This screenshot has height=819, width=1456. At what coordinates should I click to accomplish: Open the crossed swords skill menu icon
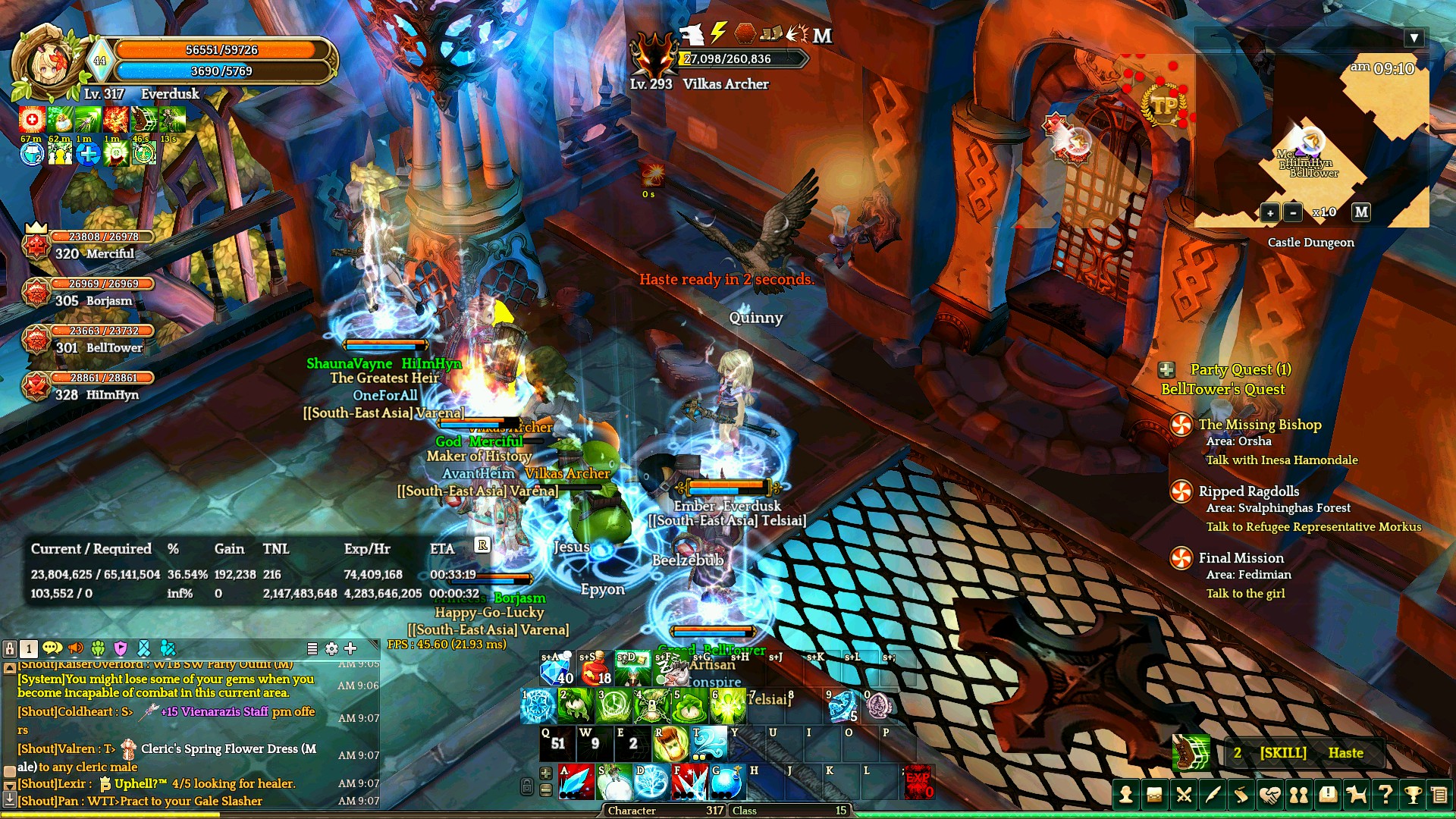(x=1184, y=795)
